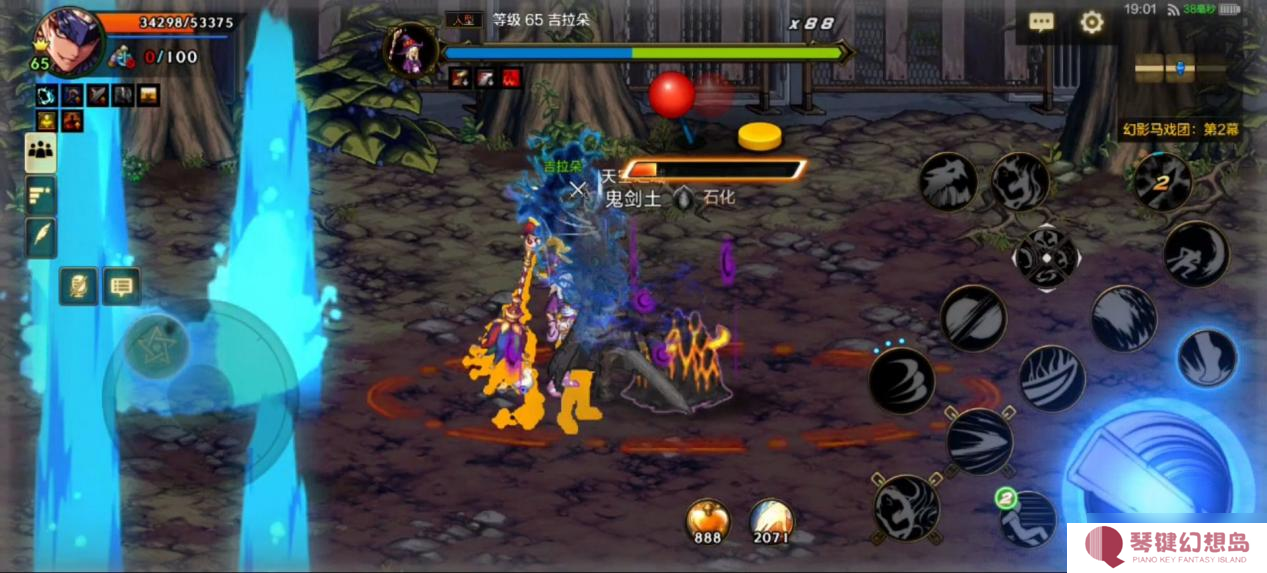
Task: Select the feather quill tab
Action: 41,238
